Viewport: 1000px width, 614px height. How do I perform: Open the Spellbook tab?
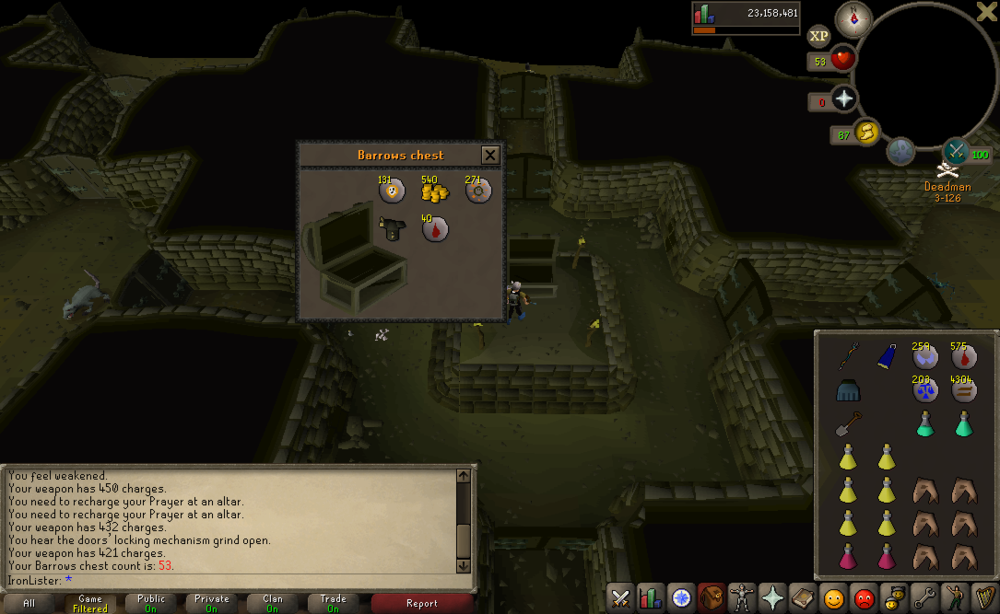(802, 598)
